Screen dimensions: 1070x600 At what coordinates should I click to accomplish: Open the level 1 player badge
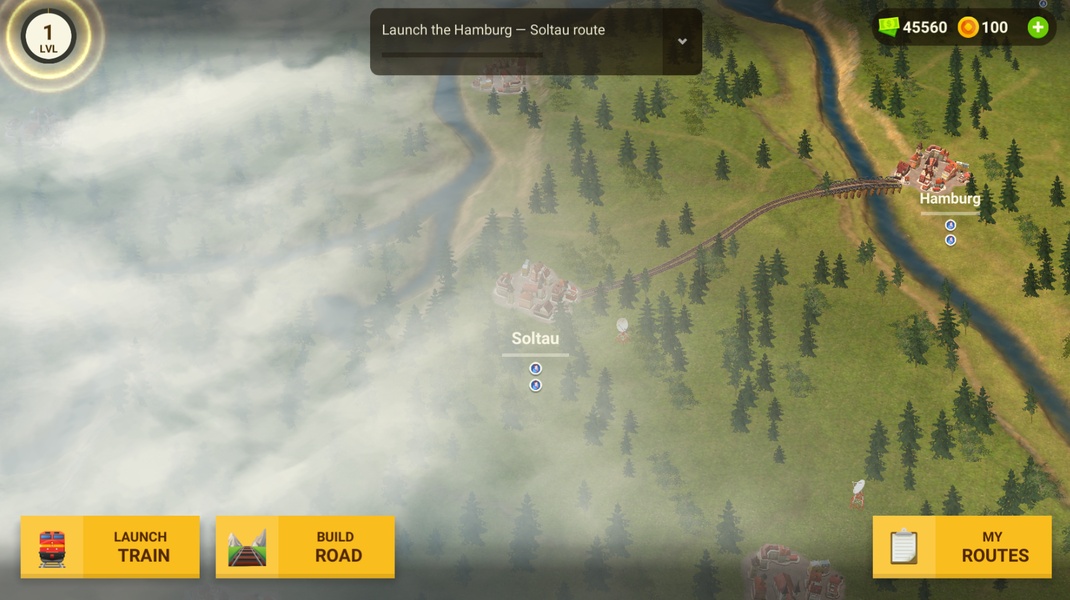[48, 38]
